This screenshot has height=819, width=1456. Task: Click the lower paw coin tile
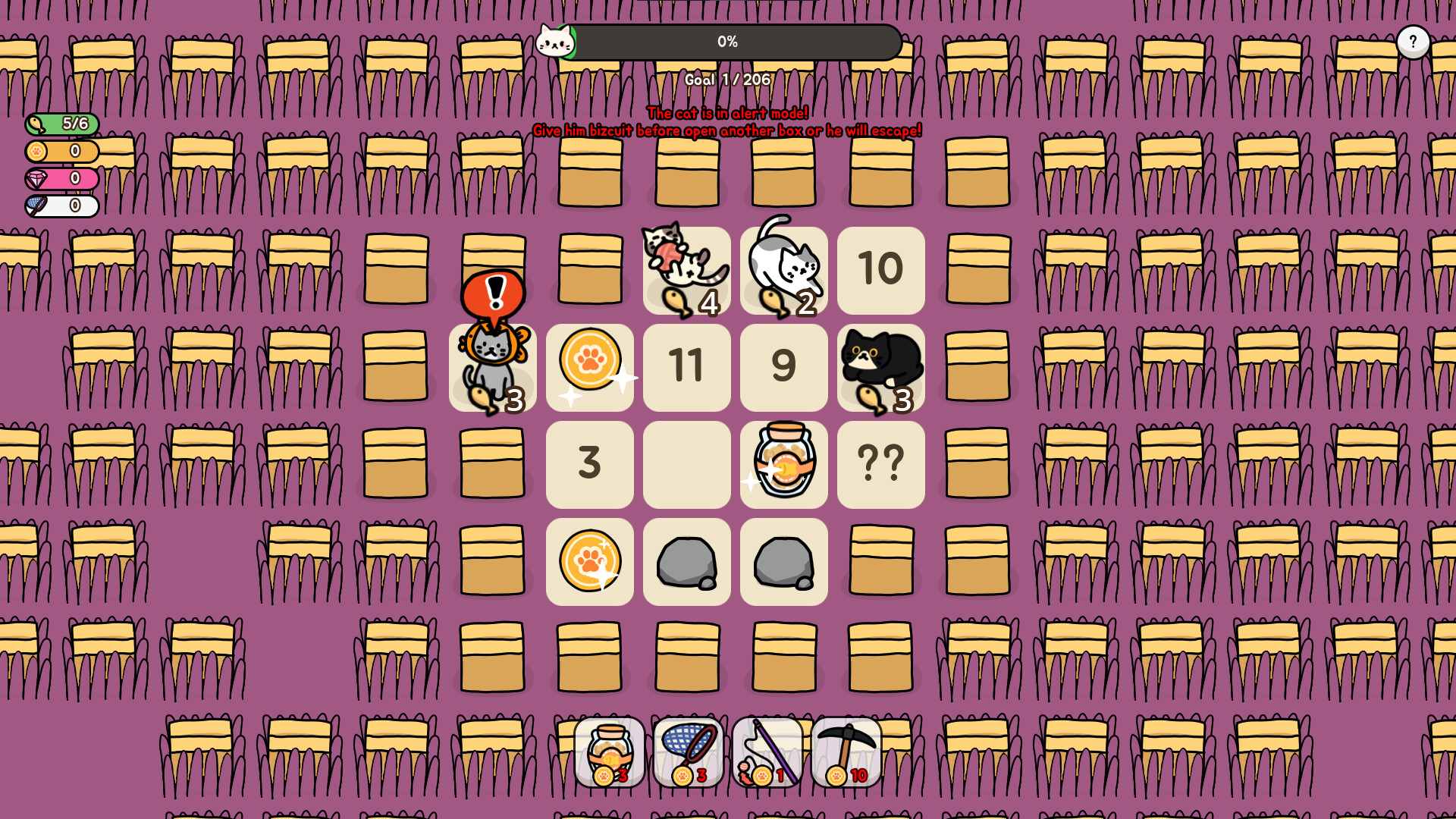tap(589, 561)
